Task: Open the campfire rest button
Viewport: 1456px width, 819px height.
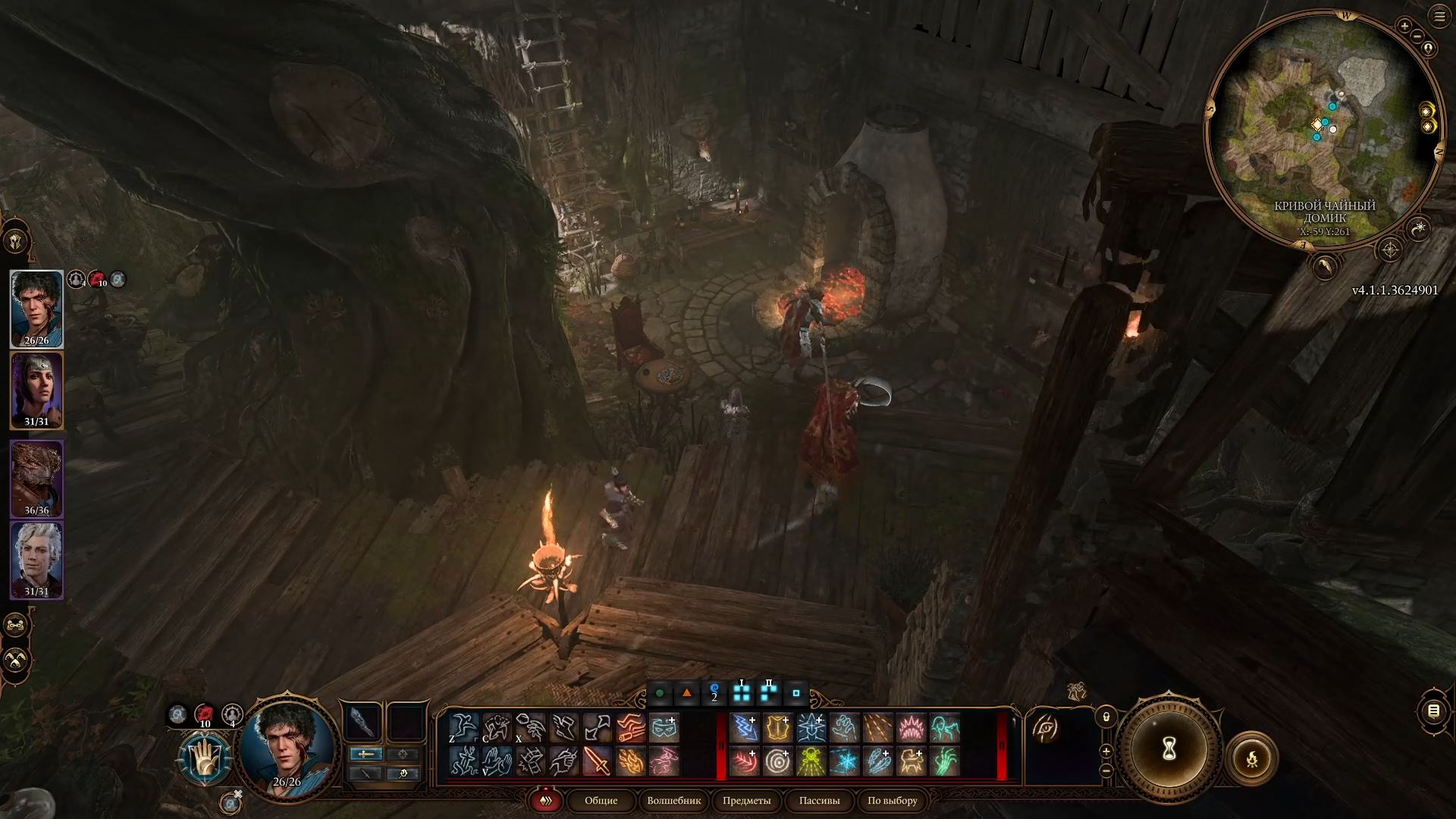Action: [1251, 758]
